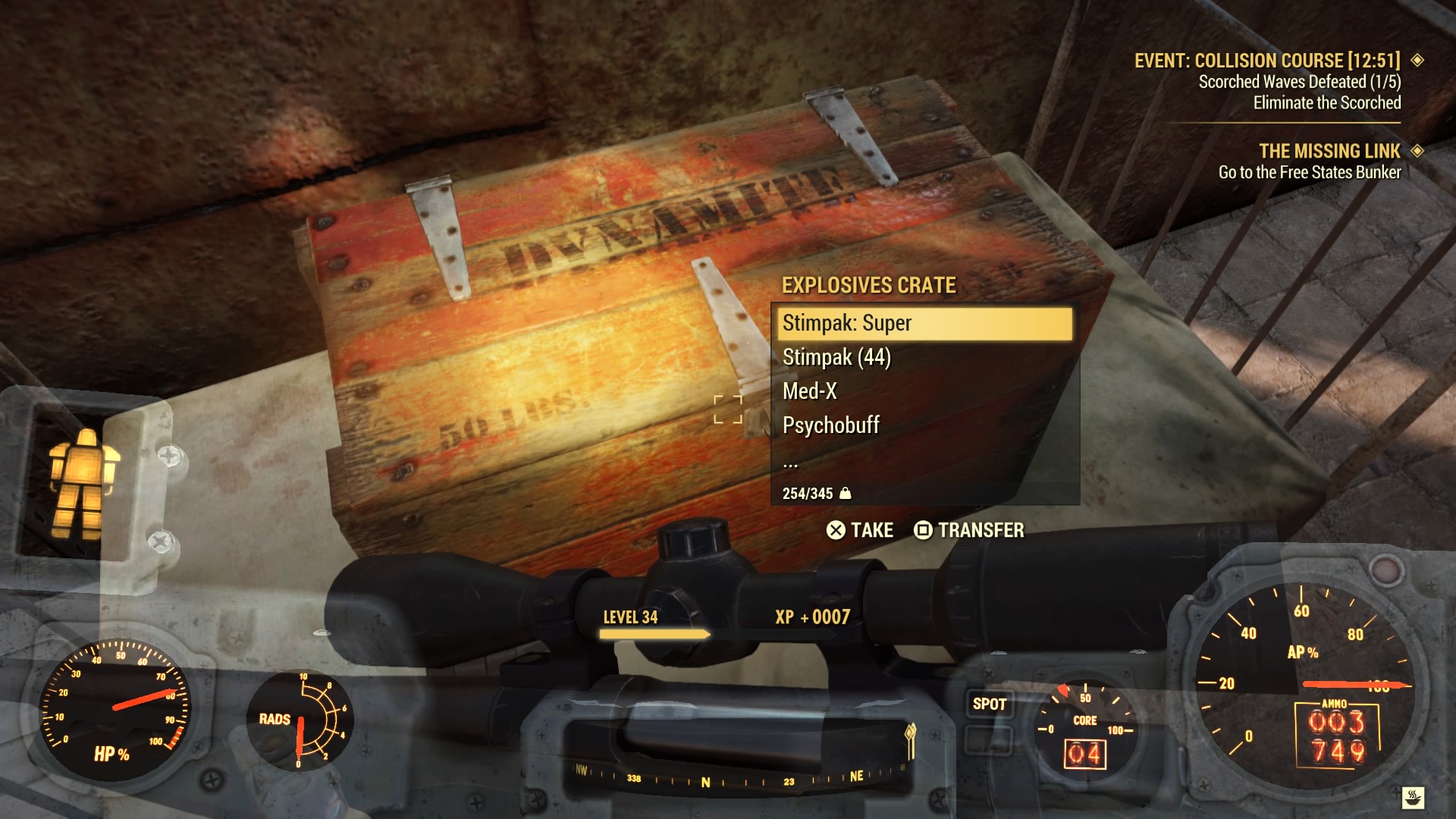Screen dimensions: 1456x819
Task: Choose the Stimpak (44) entry
Action: click(924, 357)
